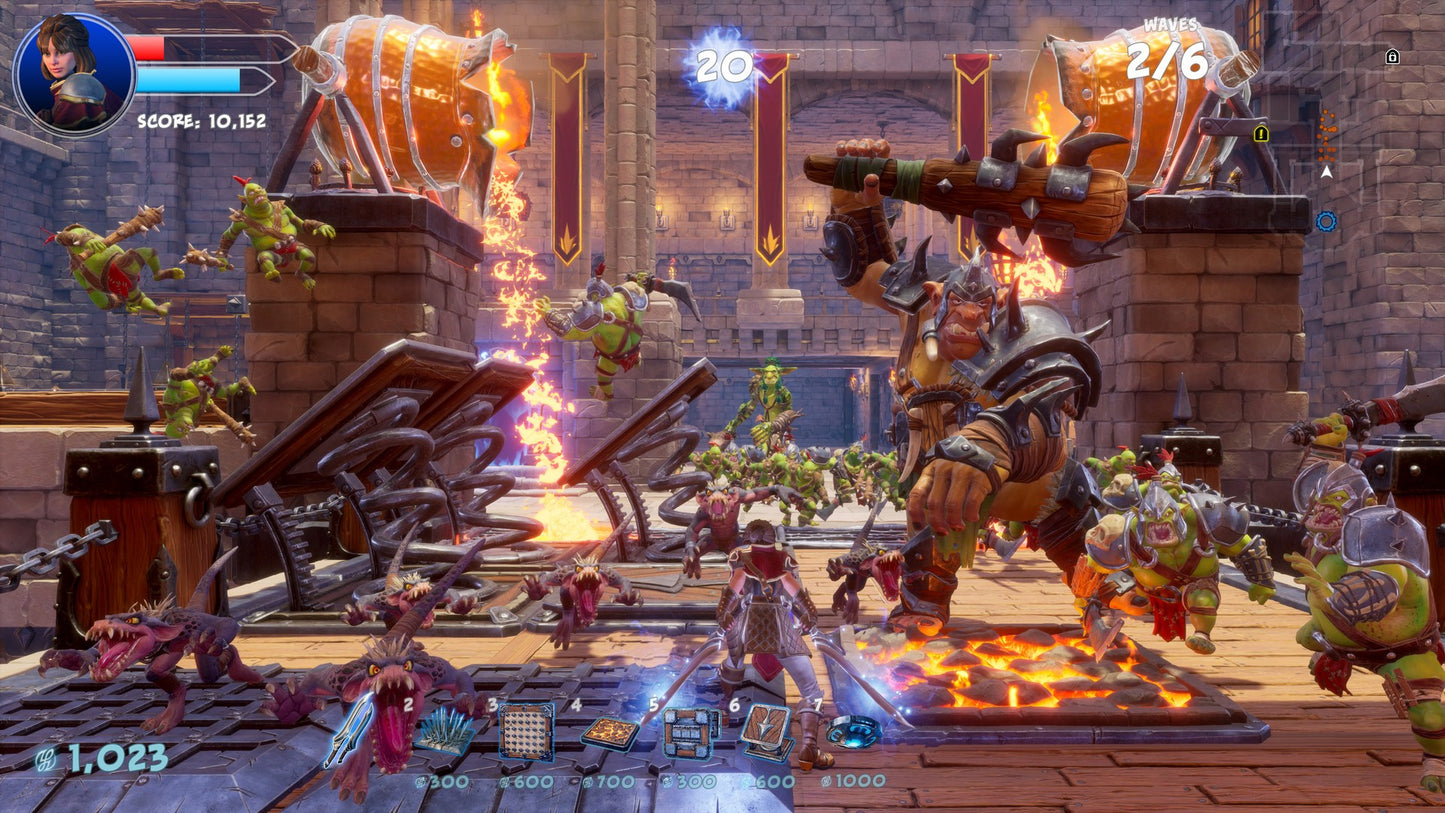Click the blue gear trap marker on minimap

pos(1325,222)
